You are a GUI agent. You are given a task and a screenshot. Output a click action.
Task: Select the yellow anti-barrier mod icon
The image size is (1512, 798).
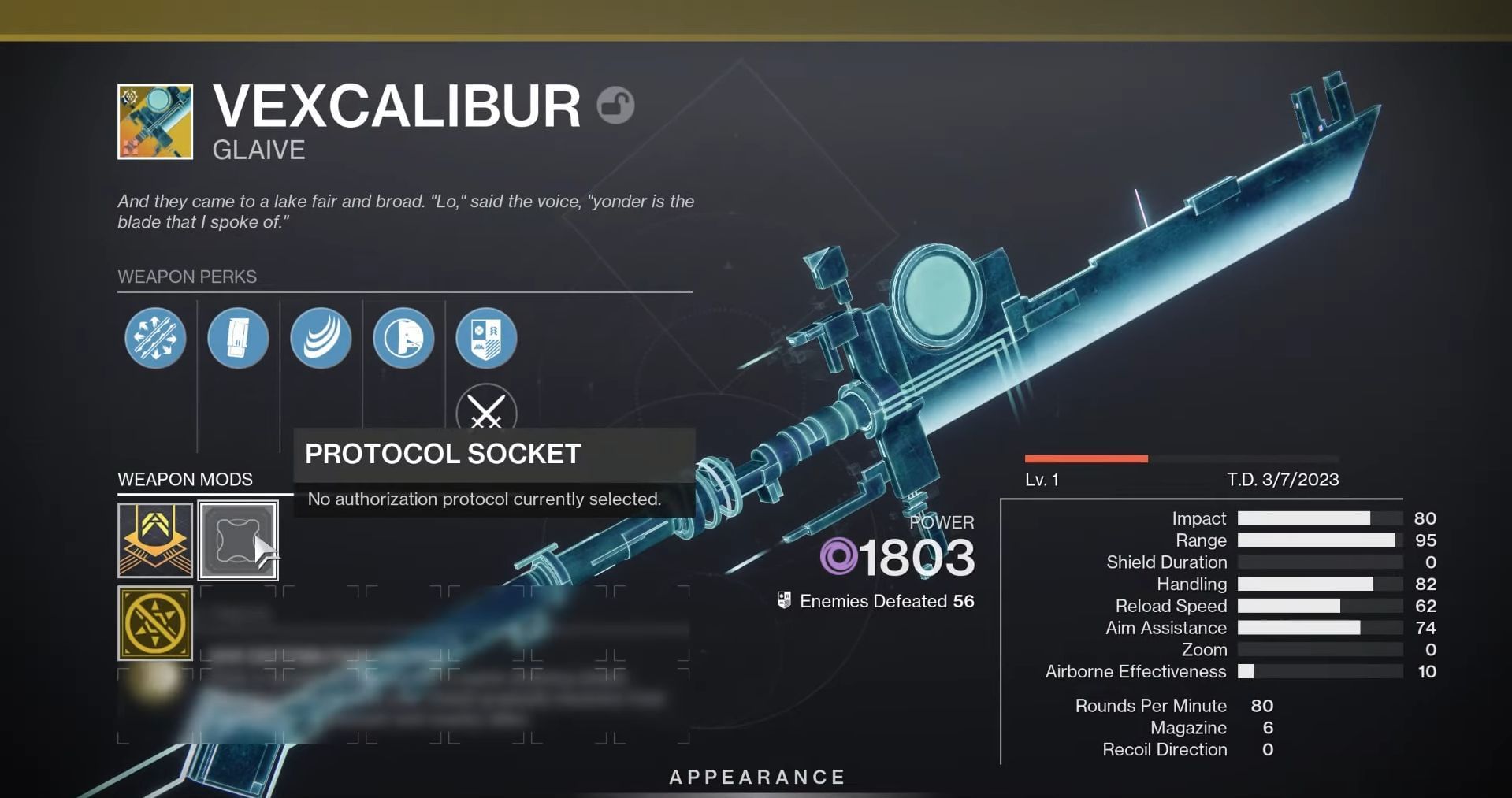point(154,625)
